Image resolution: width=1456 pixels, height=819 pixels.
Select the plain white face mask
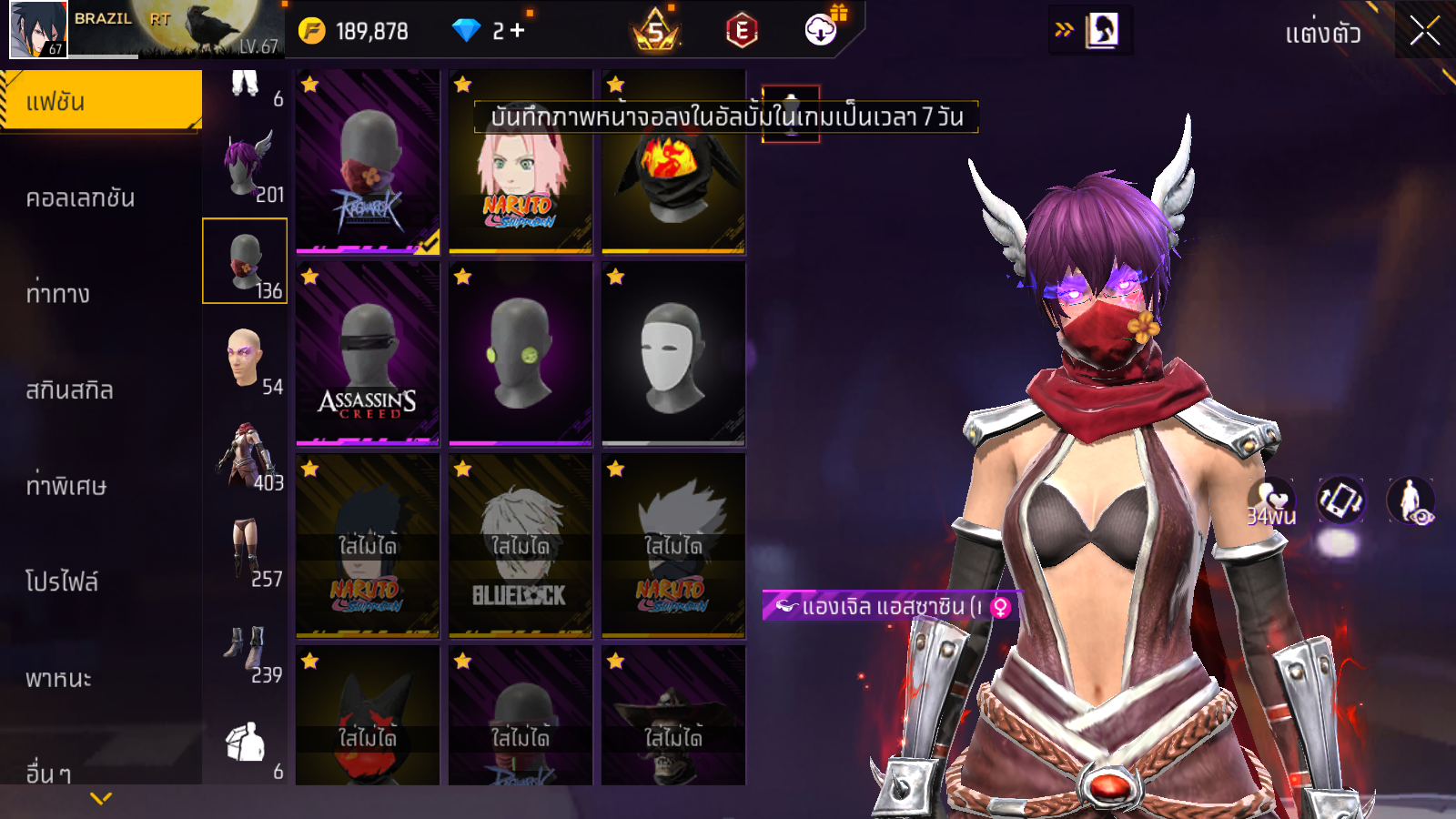tap(673, 354)
